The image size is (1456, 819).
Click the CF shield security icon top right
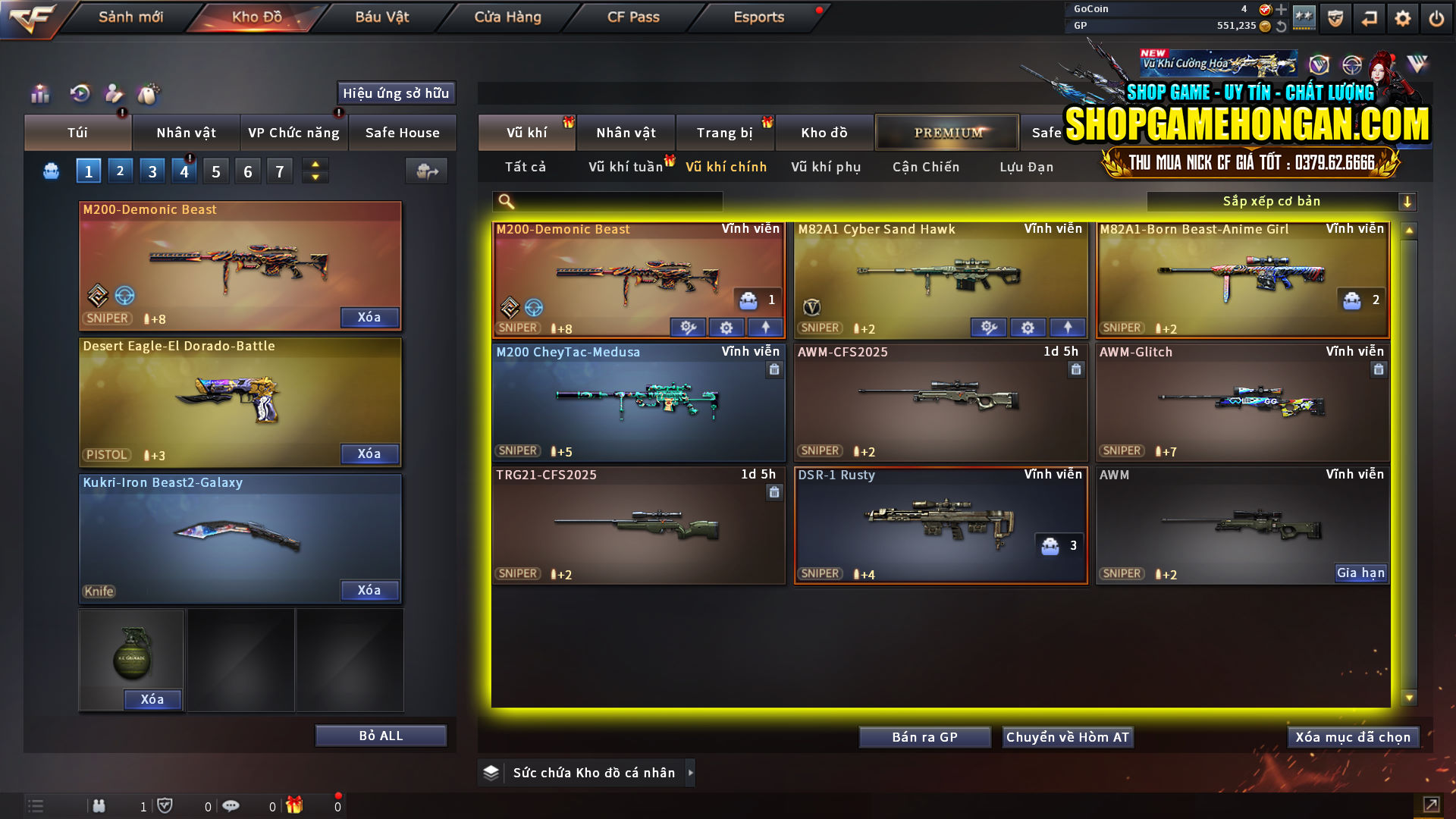coord(1335,17)
